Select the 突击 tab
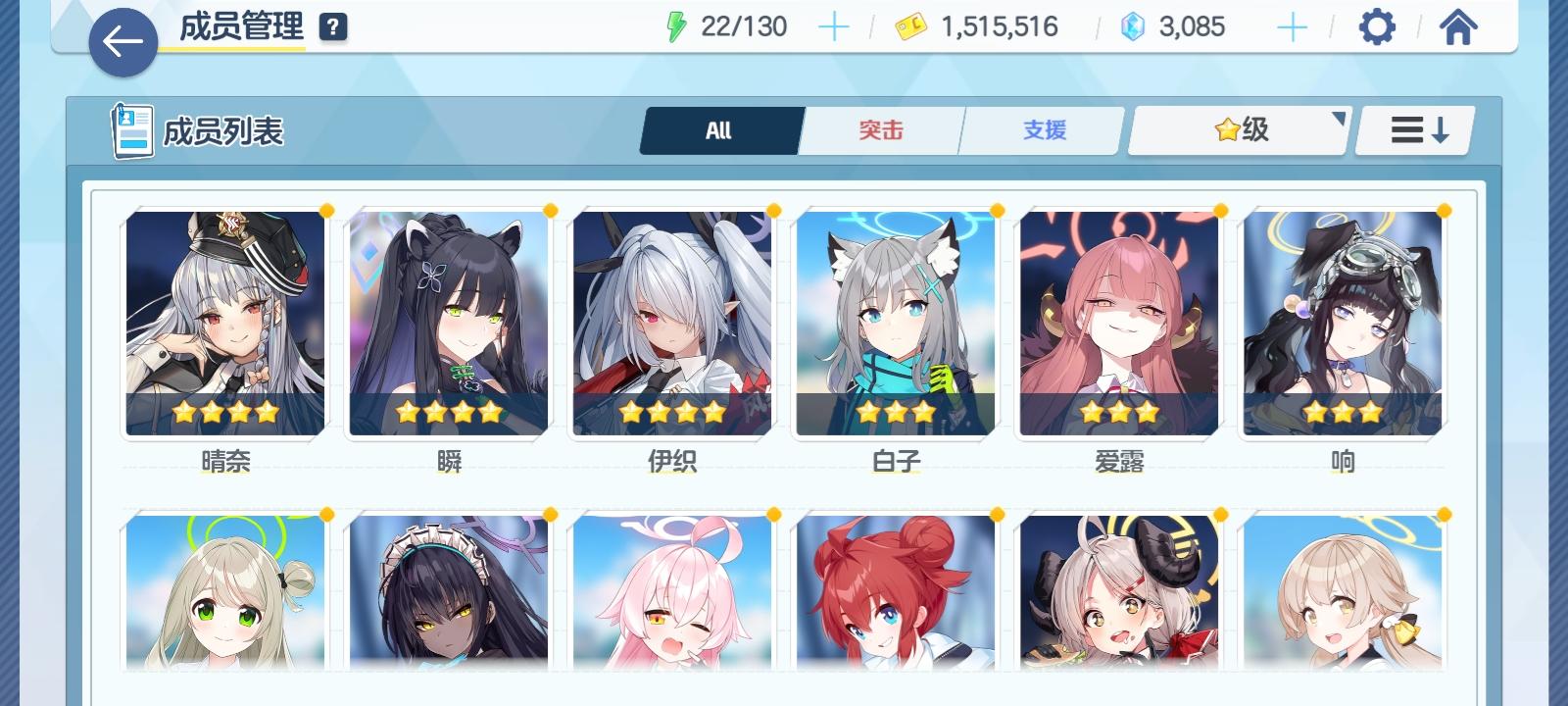Viewport: 1568px width, 706px height. point(881,129)
